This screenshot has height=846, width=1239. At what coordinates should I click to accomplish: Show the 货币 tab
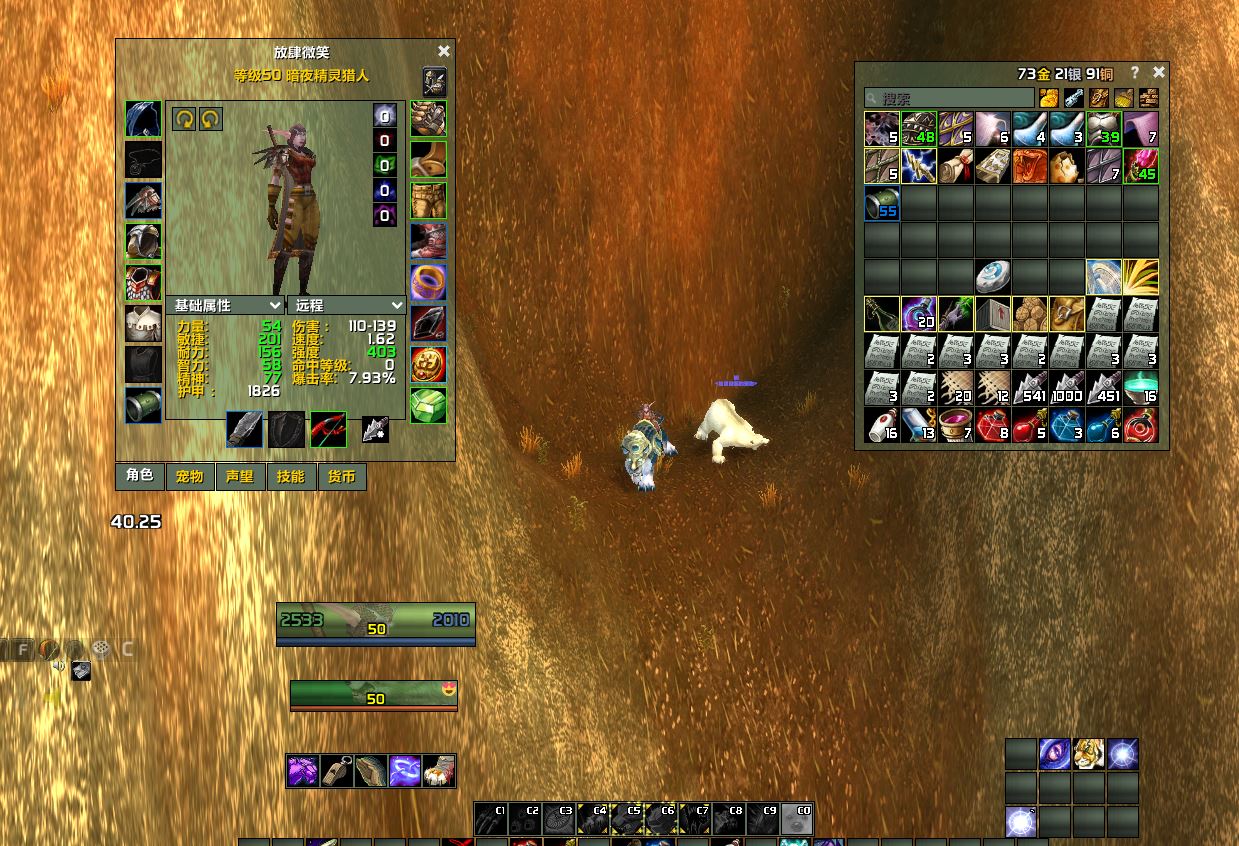coord(341,476)
